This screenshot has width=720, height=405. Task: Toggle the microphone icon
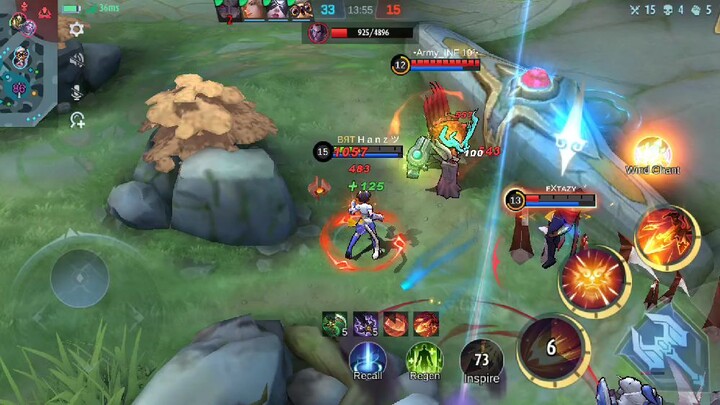(76, 91)
